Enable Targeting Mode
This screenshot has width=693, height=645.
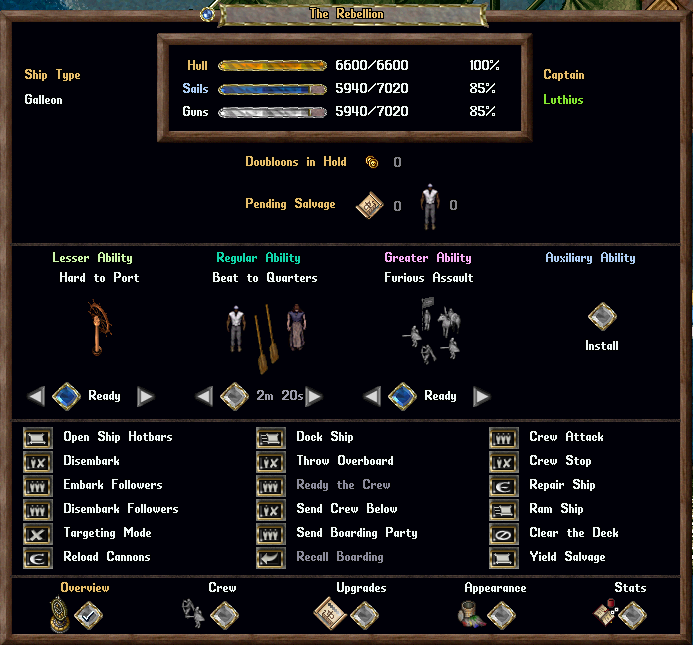point(38,533)
